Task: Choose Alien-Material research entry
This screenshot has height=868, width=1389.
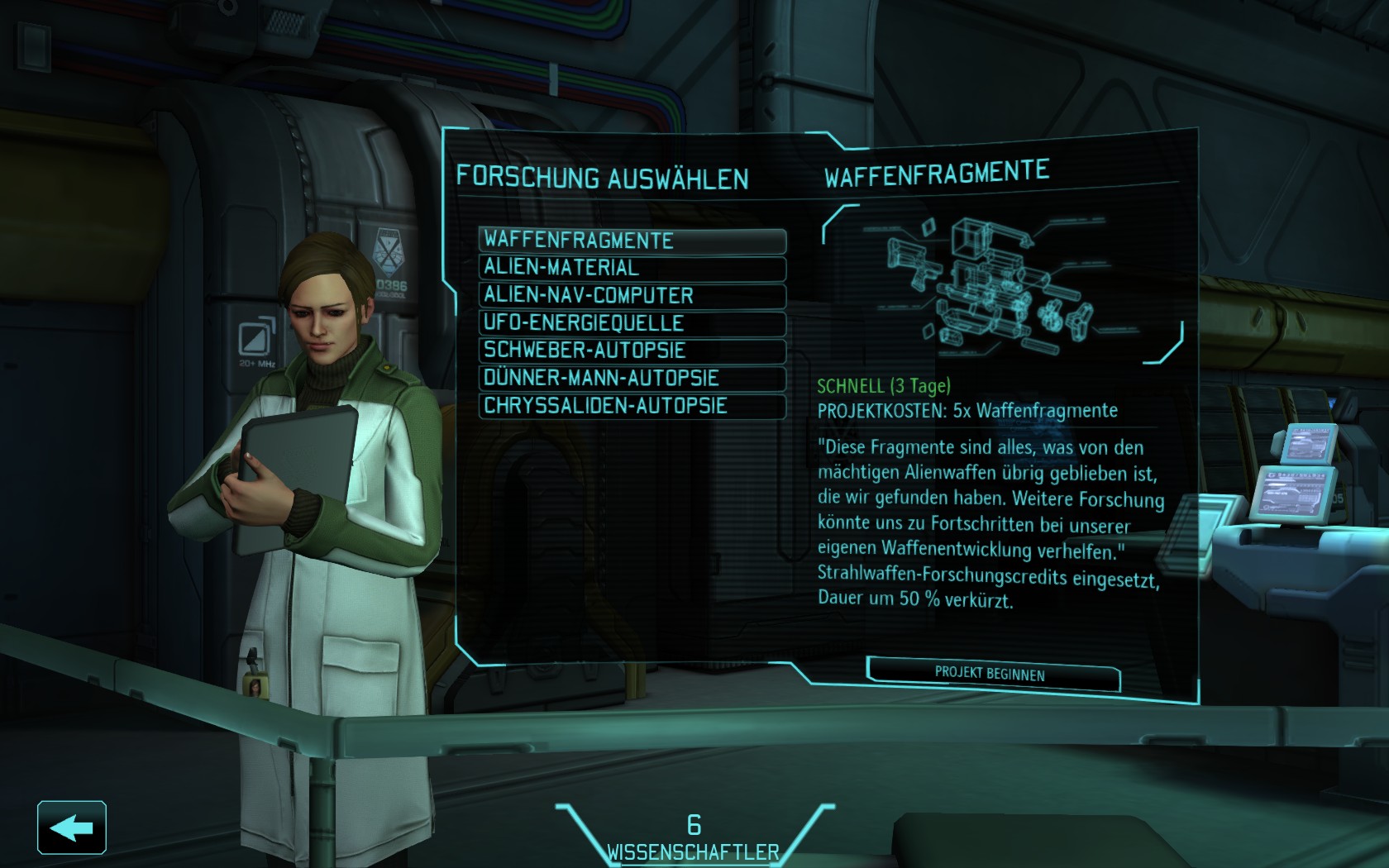Action: [x=632, y=268]
